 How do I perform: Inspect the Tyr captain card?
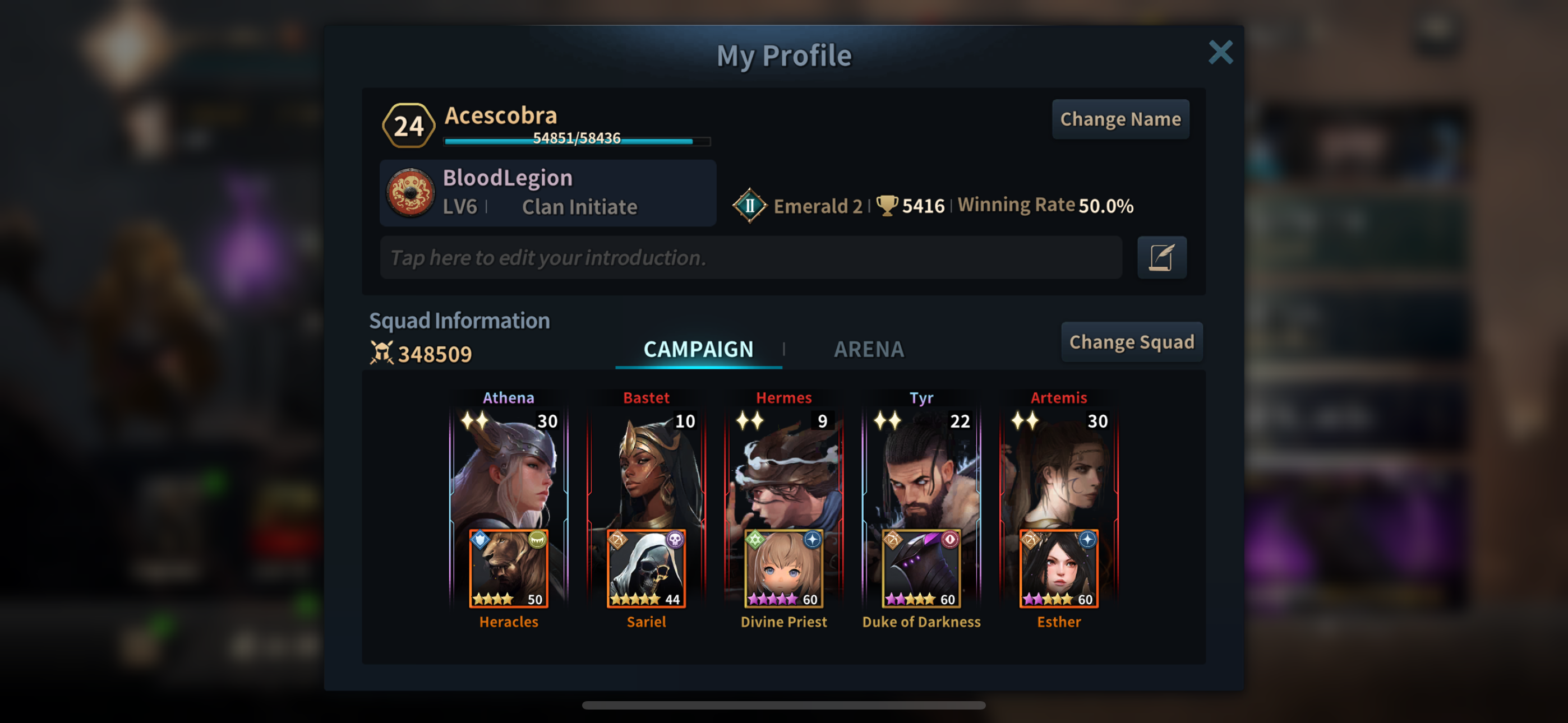[x=921, y=469]
